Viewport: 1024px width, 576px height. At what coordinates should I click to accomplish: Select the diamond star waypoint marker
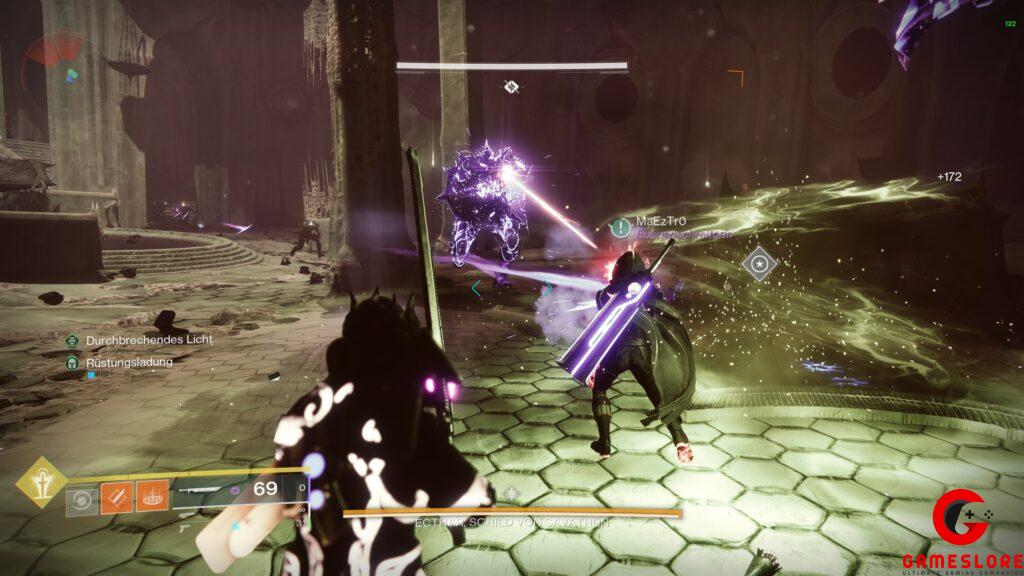pos(760,265)
